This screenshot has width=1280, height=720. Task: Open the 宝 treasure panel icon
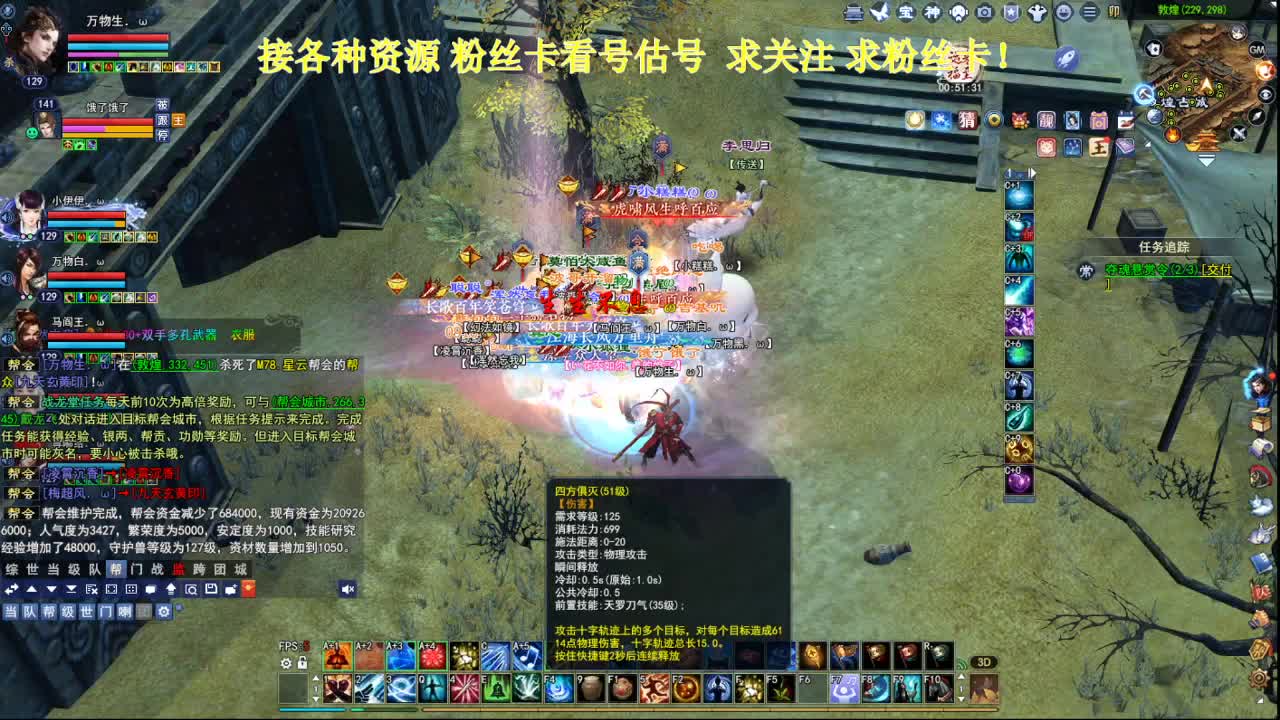coord(904,13)
